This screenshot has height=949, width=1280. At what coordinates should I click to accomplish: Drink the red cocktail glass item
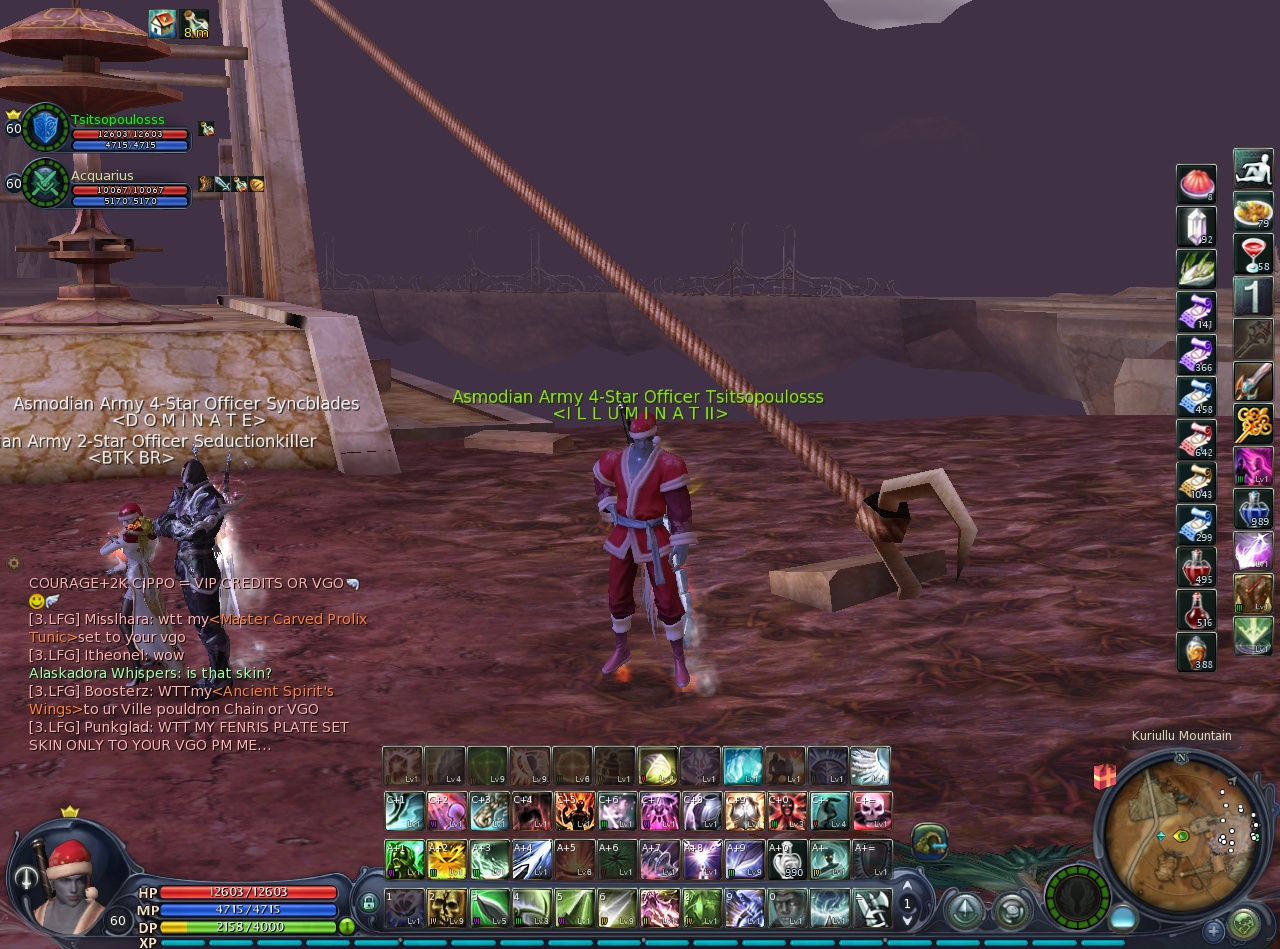(1253, 253)
